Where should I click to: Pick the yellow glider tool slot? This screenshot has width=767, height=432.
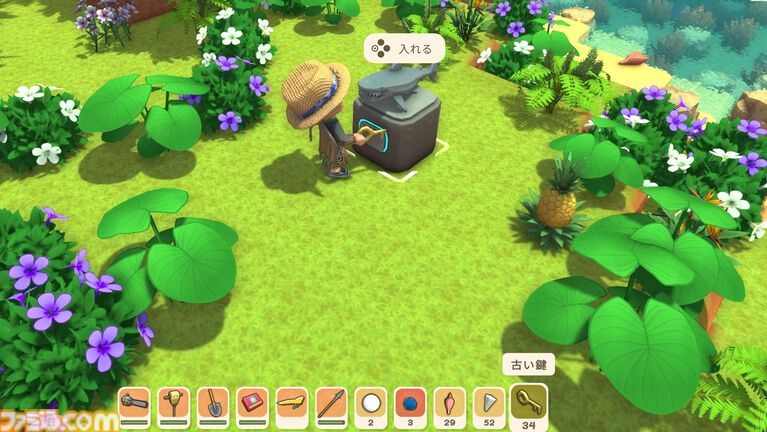[292, 403]
